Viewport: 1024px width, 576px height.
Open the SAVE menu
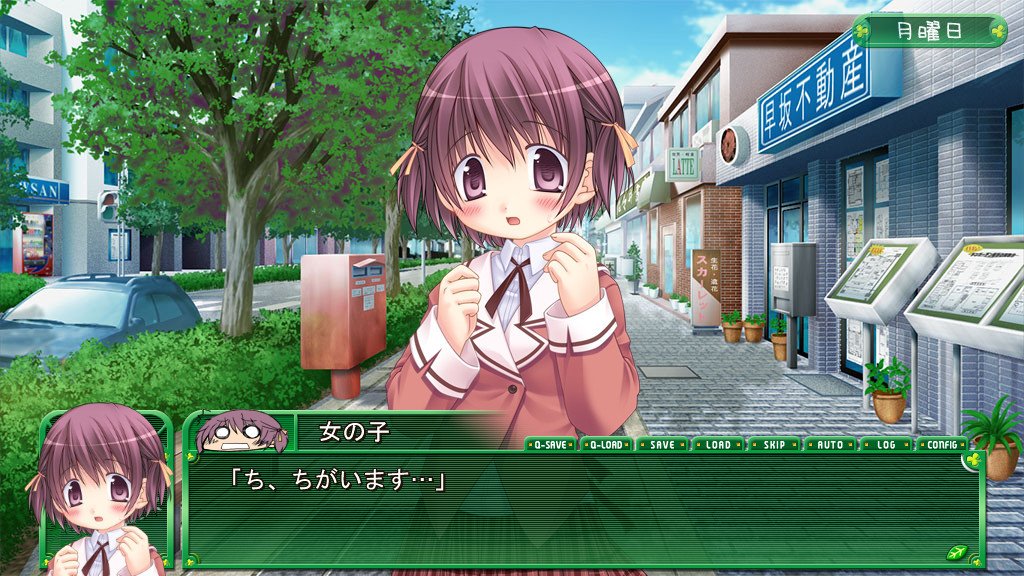tap(662, 444)
